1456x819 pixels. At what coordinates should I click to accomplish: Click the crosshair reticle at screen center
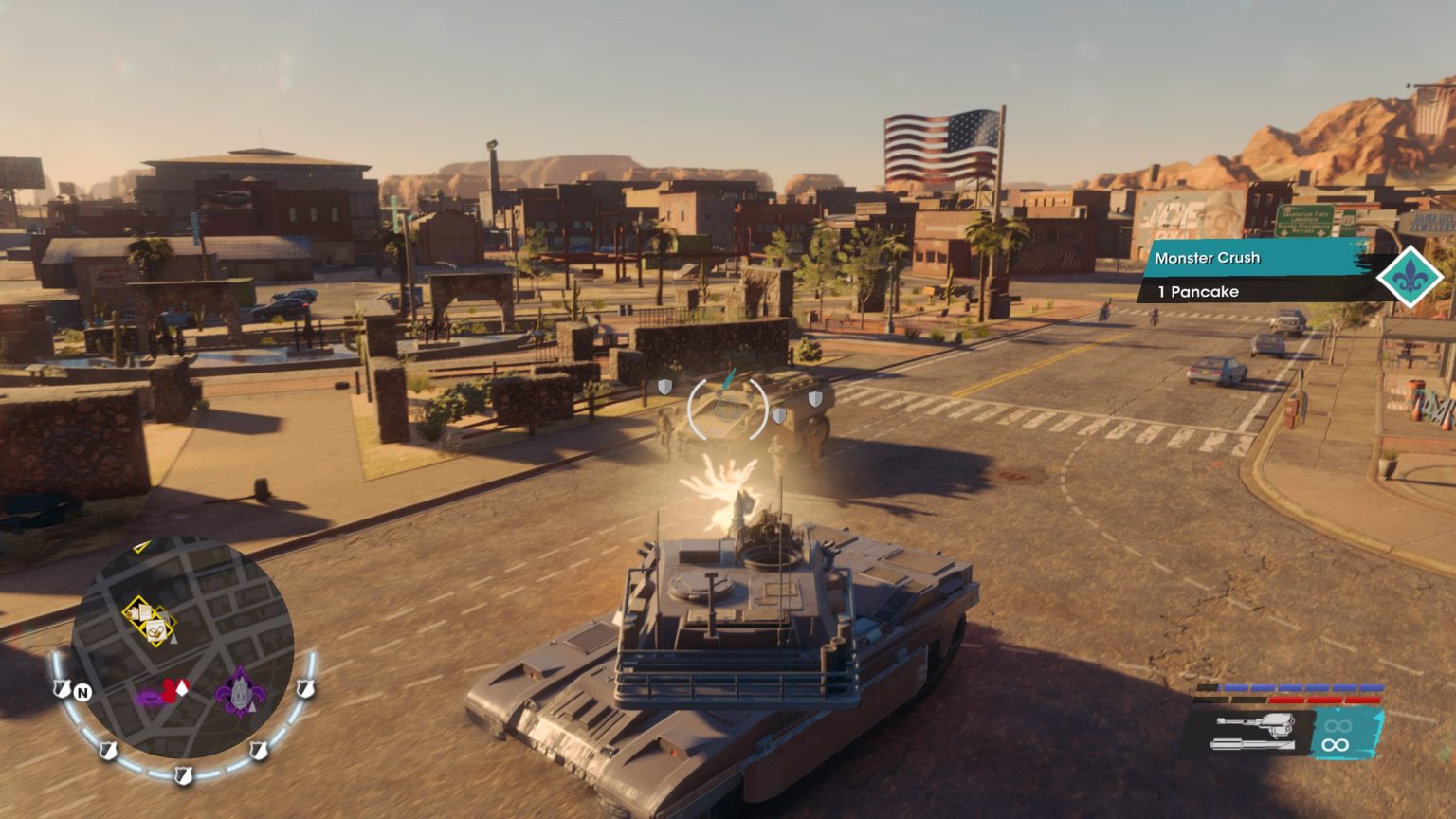click(728, 409)
